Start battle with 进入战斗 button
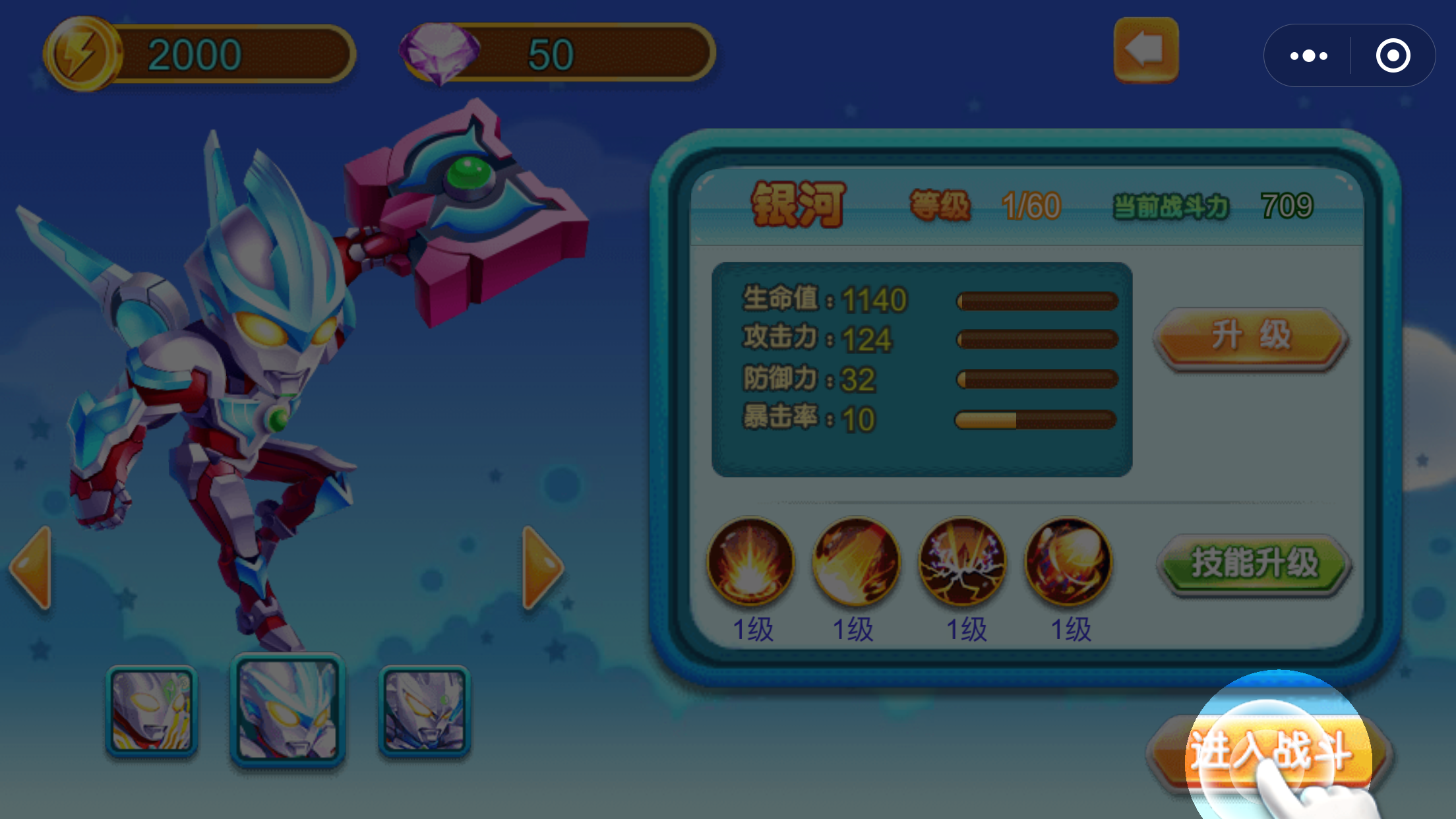Screen dimensions: 1456x819 click(x=1270, y=753)
